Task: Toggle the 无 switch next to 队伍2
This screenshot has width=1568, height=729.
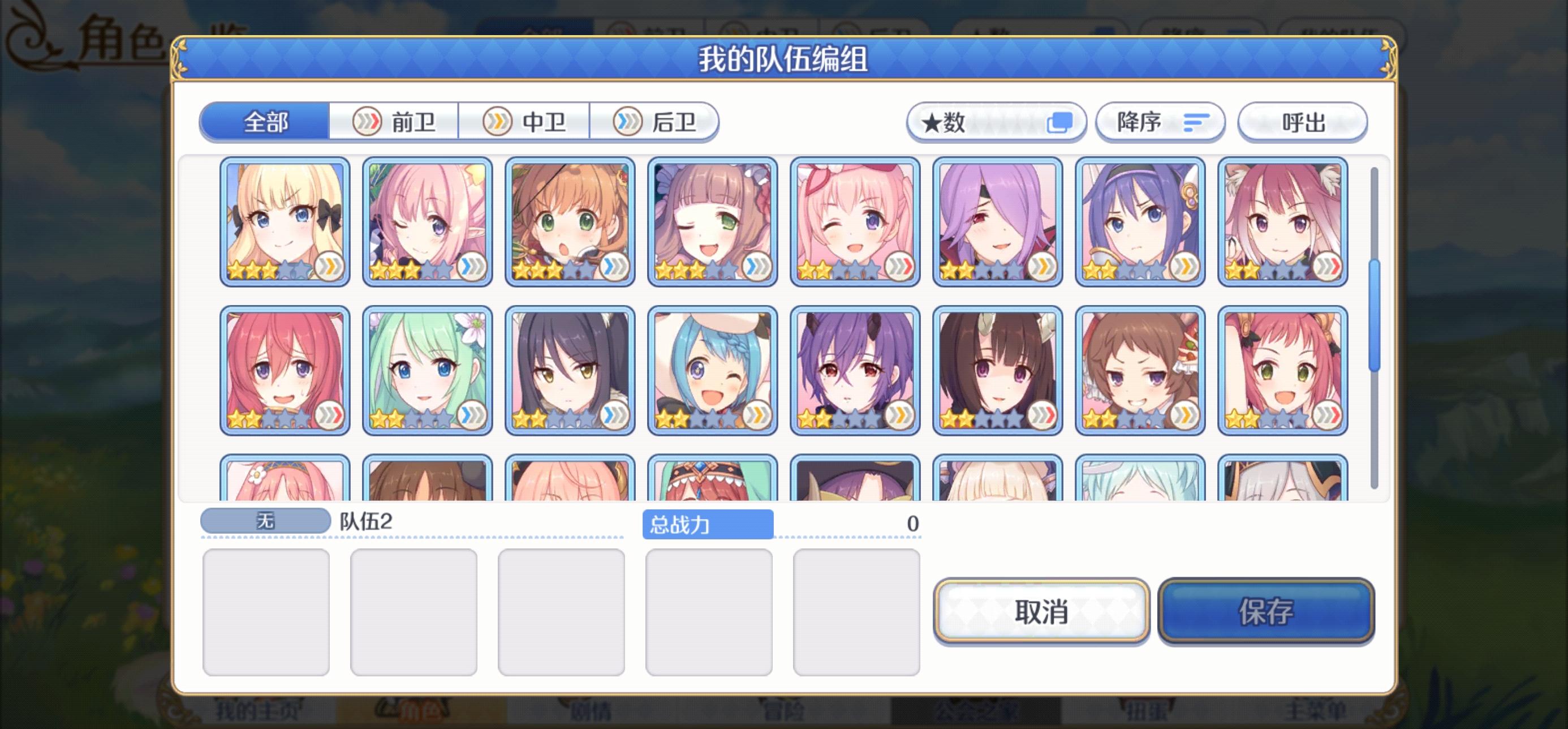Action: (x=264, y=520)
